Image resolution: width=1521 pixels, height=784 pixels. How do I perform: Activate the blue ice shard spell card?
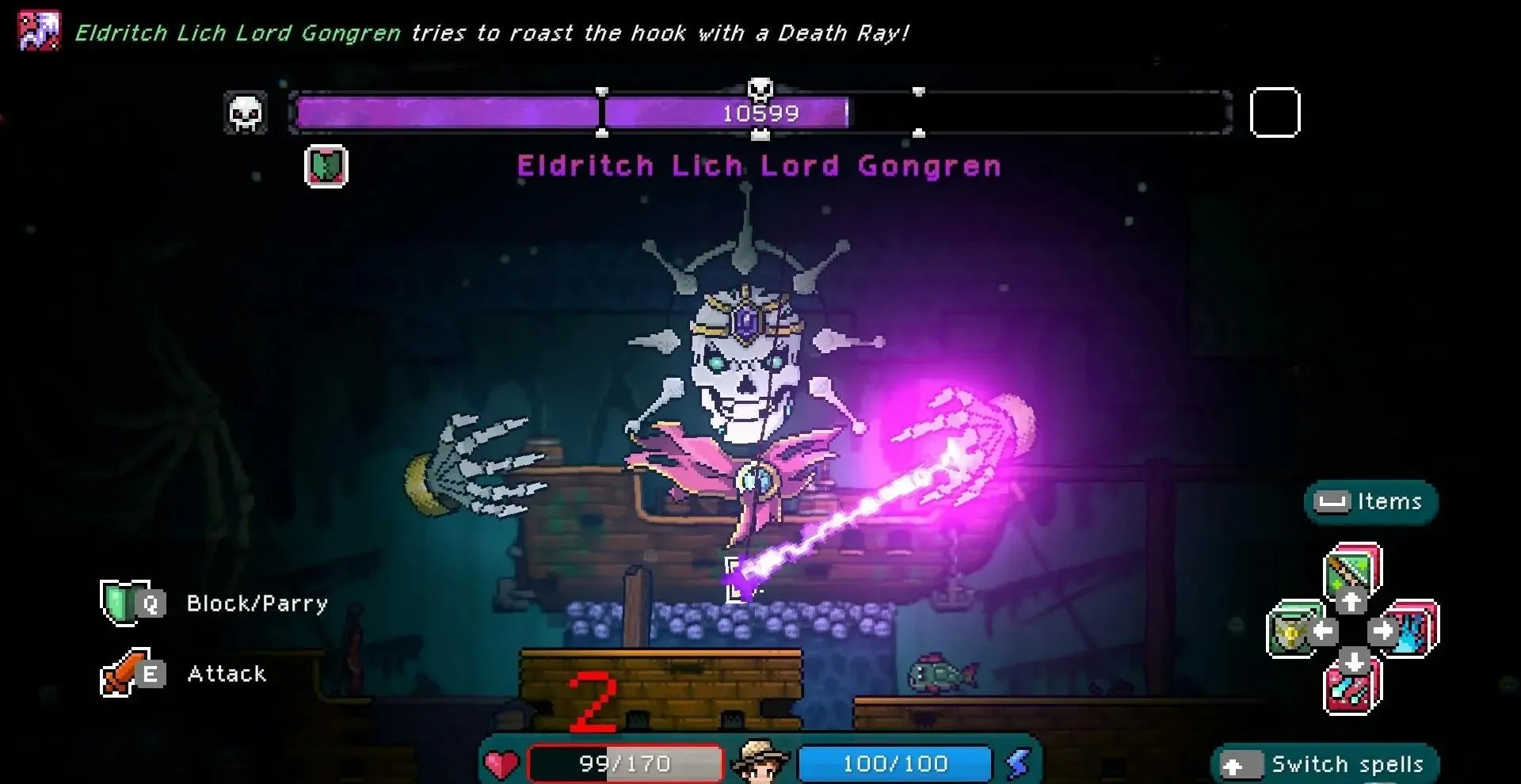tap(1412, 630)
